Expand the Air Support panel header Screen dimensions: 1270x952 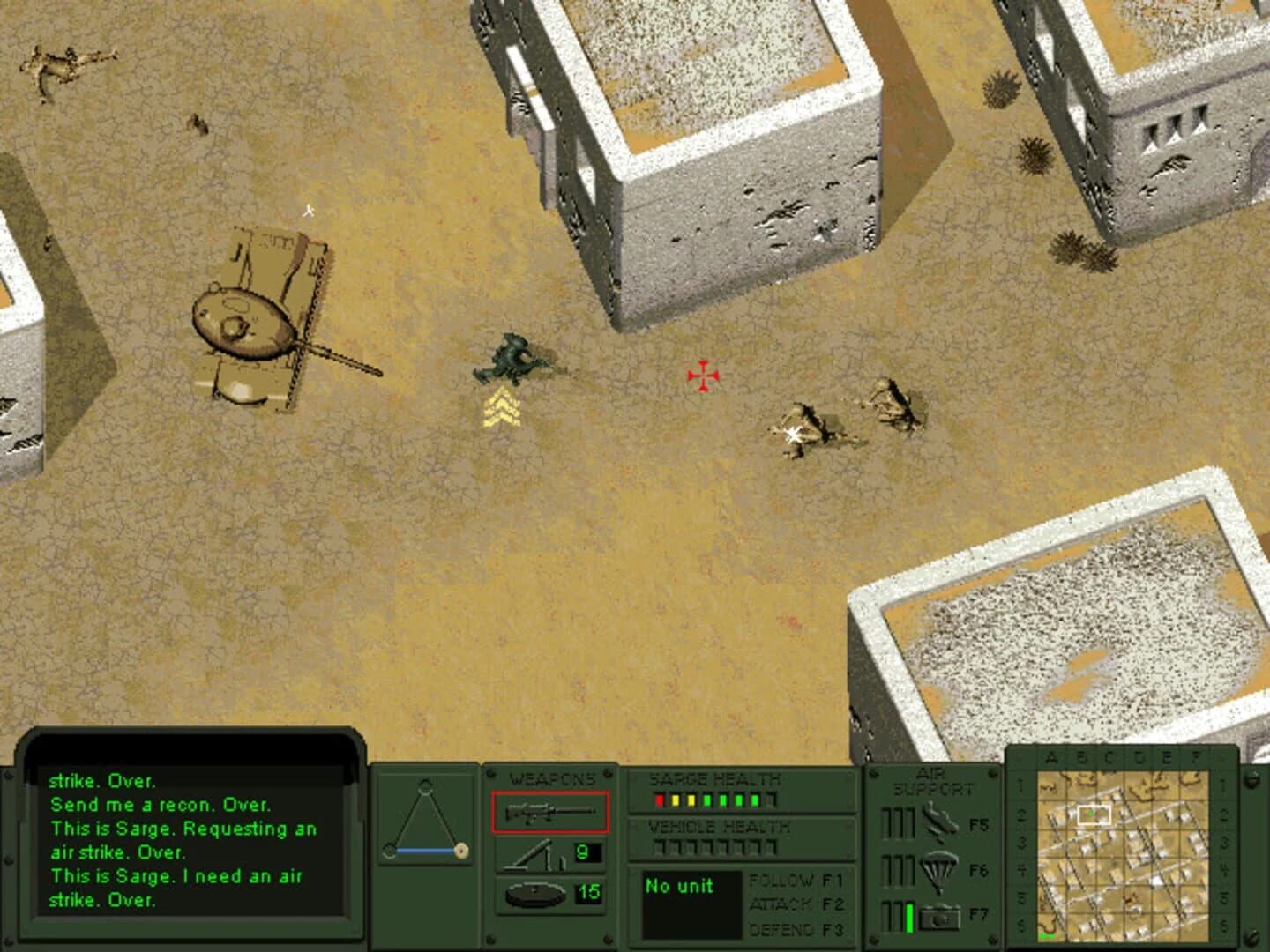click(x=932, y=779)
